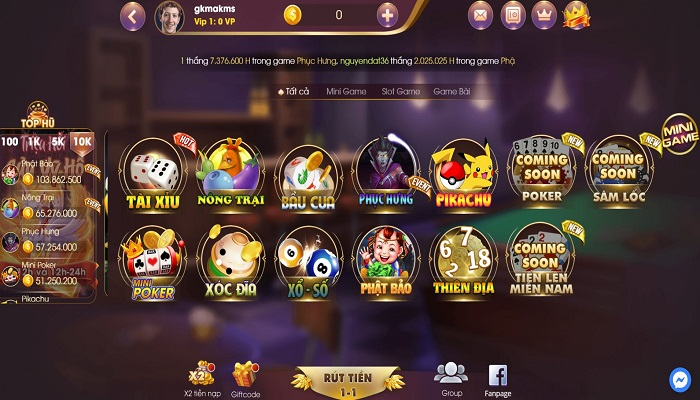Screen dimensions: 700x400
Task: Open the player avatar profile
Action: pos(168,16)
